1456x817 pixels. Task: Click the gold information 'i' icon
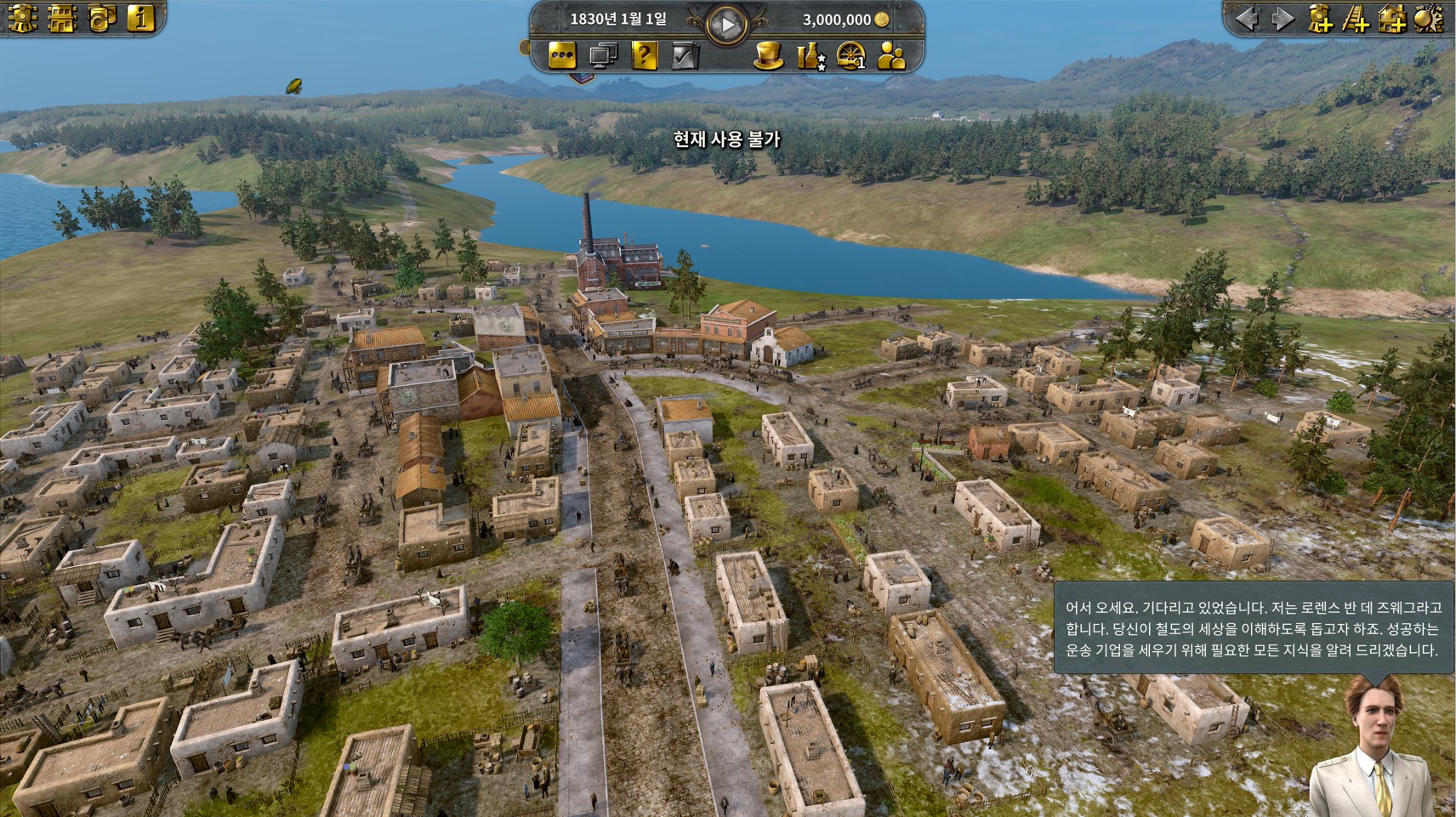point(140,19)
